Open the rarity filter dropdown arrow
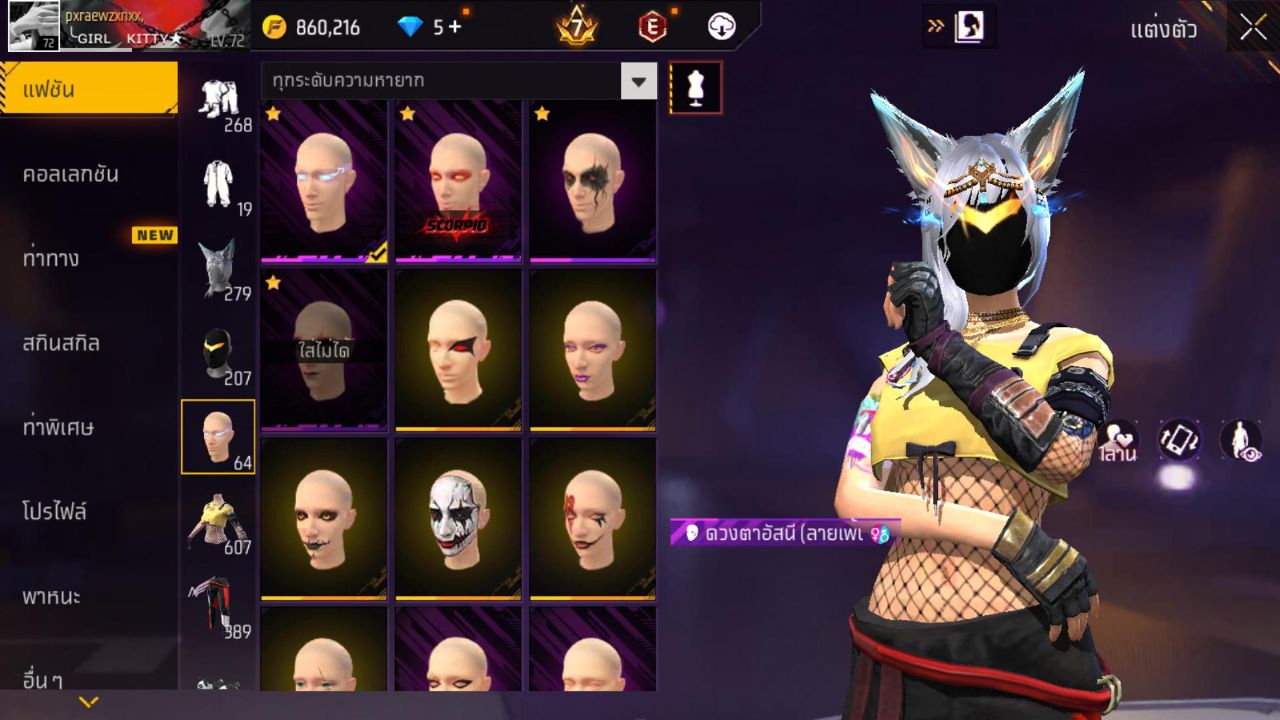Screen dimensions: 1280x720 pyautogui.click(x=638, y=81)
